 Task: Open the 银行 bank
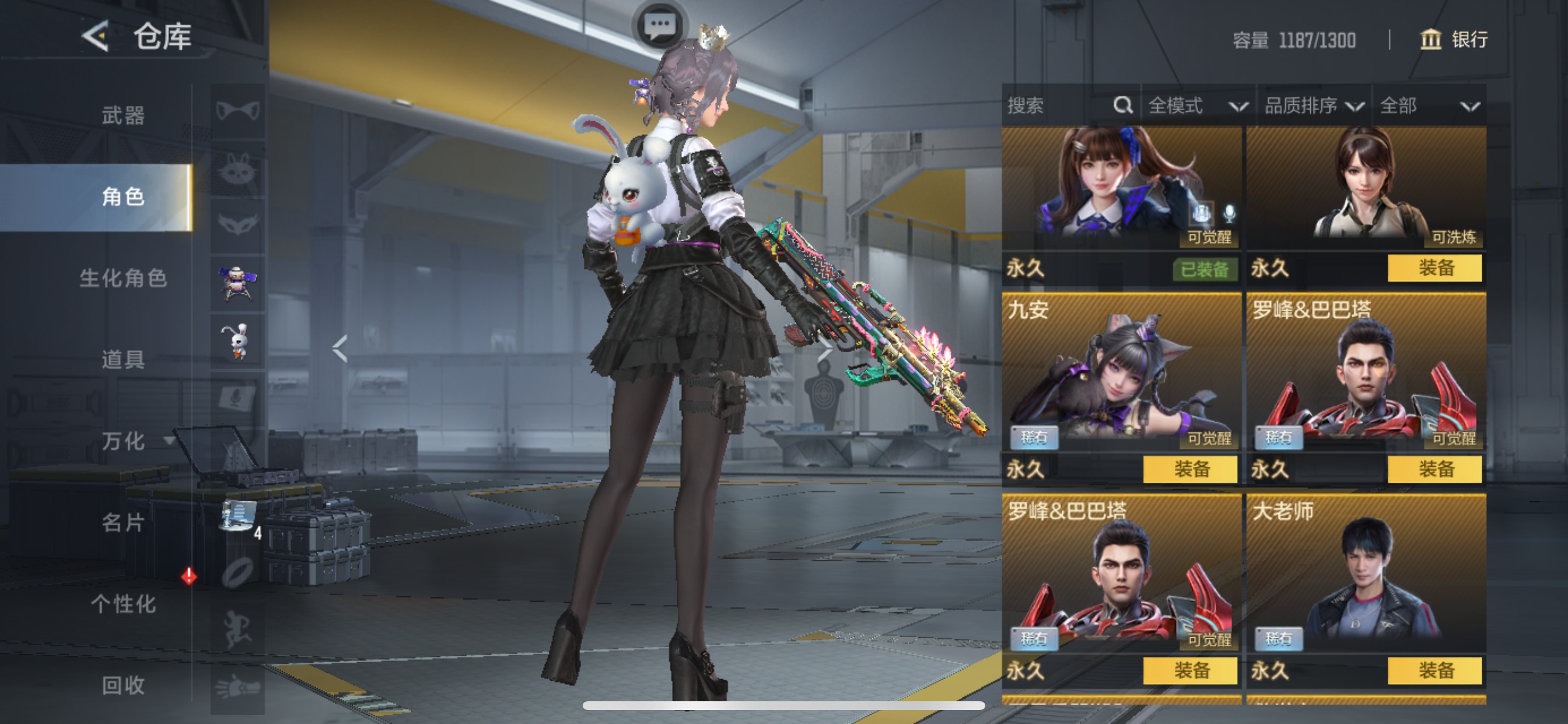click(x=1454, y=40)
